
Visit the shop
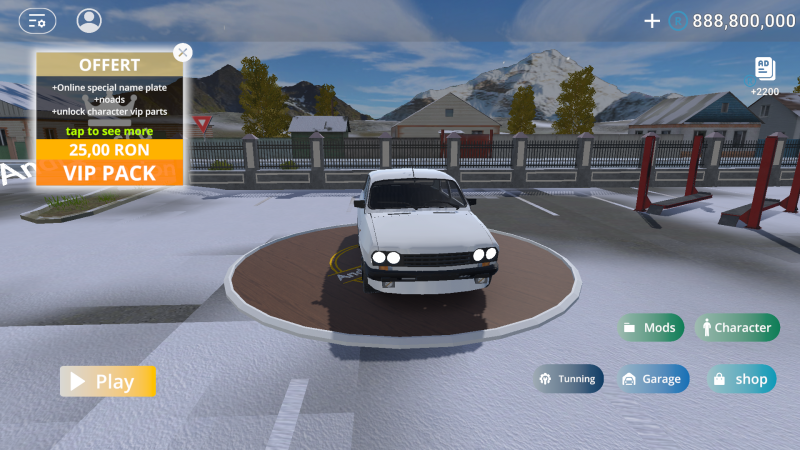[741, 379]
